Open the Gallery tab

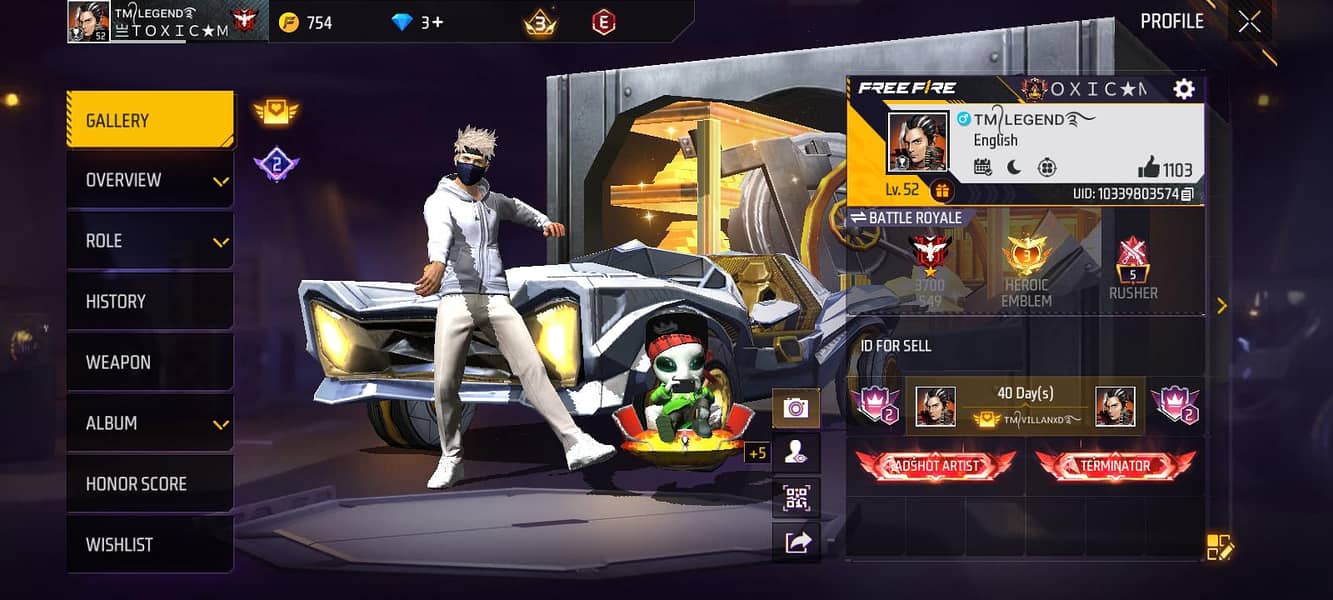click(150, 120)
